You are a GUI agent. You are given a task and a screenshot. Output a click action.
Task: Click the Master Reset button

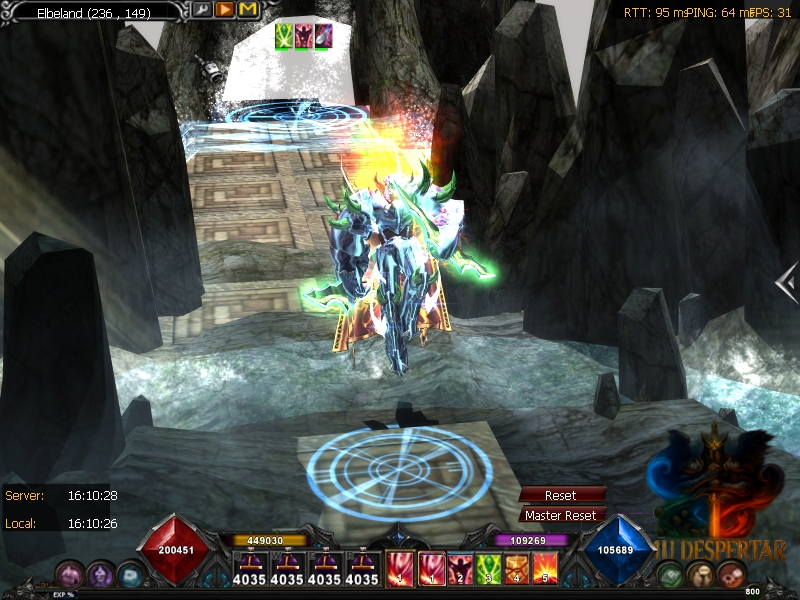[561, 516]
